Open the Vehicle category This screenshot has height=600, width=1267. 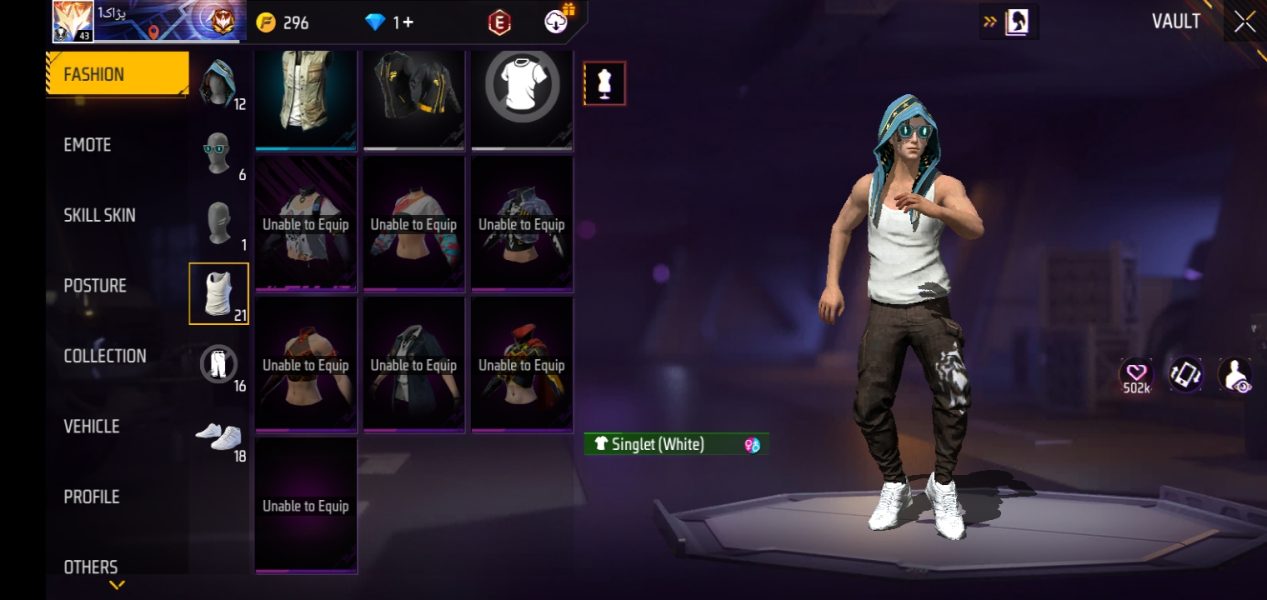[x=91, y=427]
